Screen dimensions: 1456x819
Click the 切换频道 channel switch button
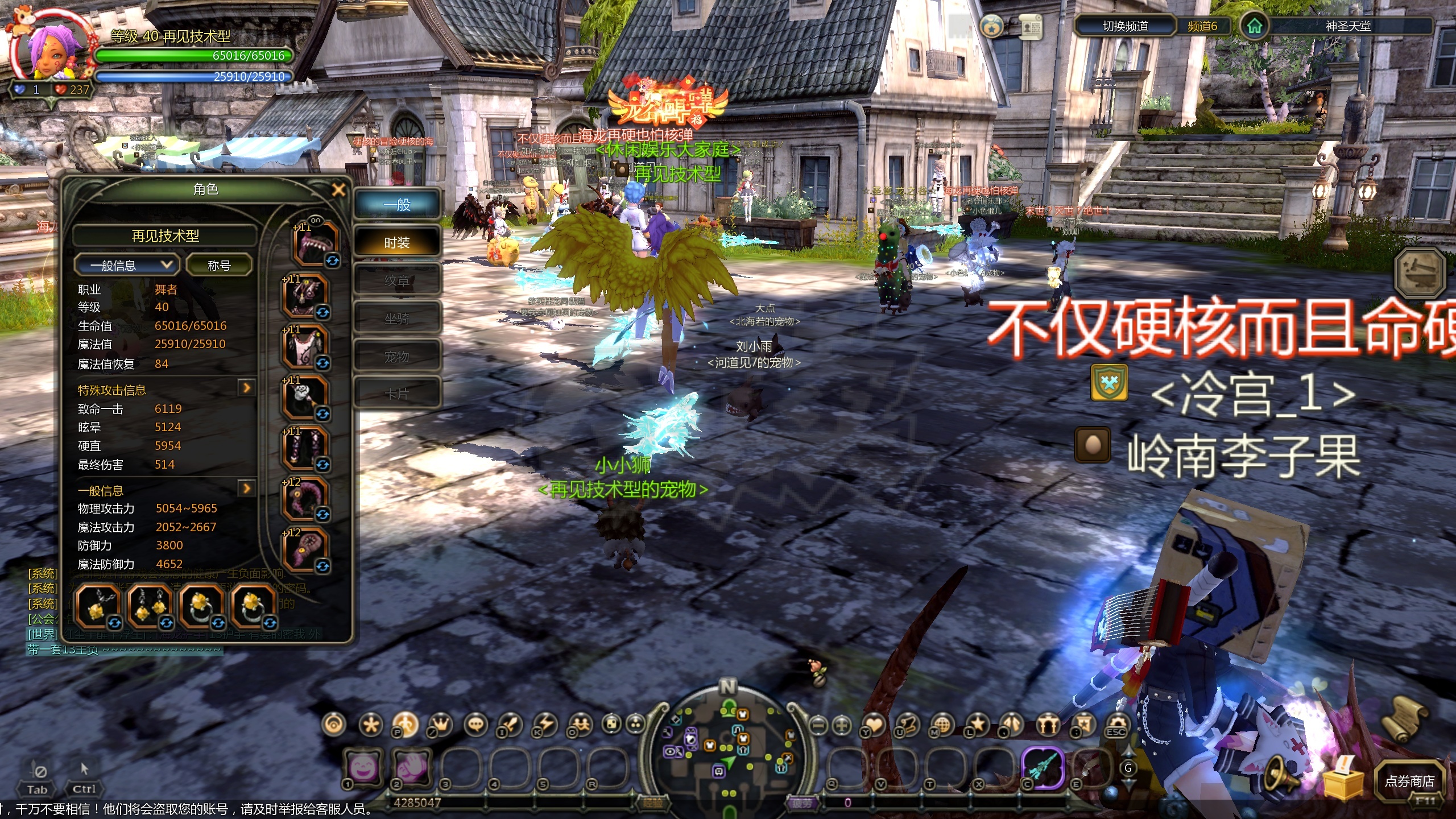pyautogui.click(x=1125, y=26)
